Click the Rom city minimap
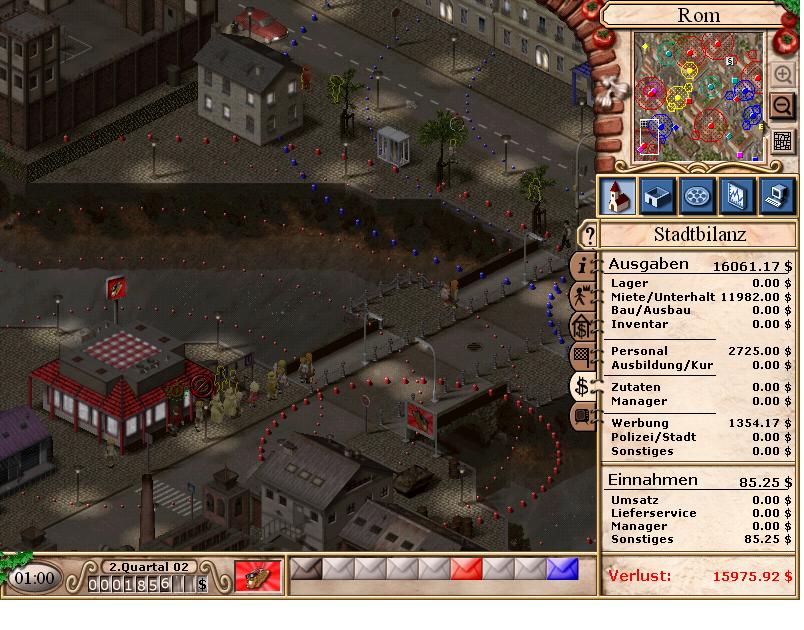804x630 pixels. pos(698,97)
